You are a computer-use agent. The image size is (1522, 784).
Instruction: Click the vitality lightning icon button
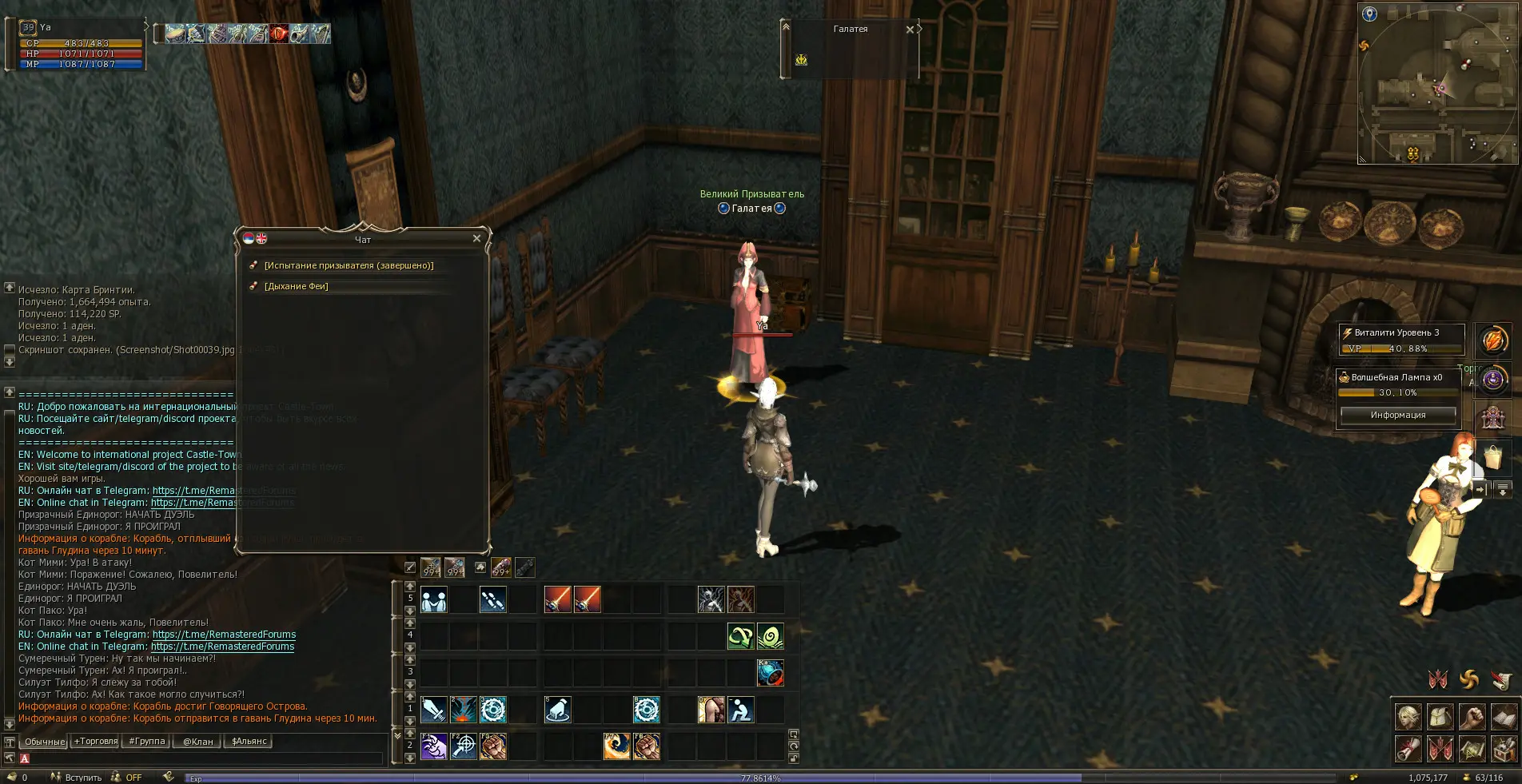[1492, 340]
